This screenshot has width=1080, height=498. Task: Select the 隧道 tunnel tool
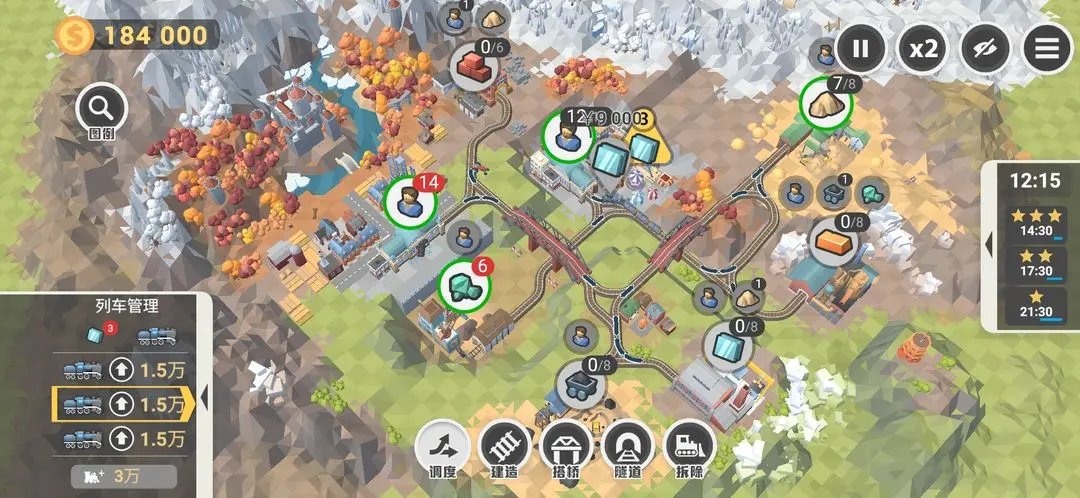(x=629, y=446)
